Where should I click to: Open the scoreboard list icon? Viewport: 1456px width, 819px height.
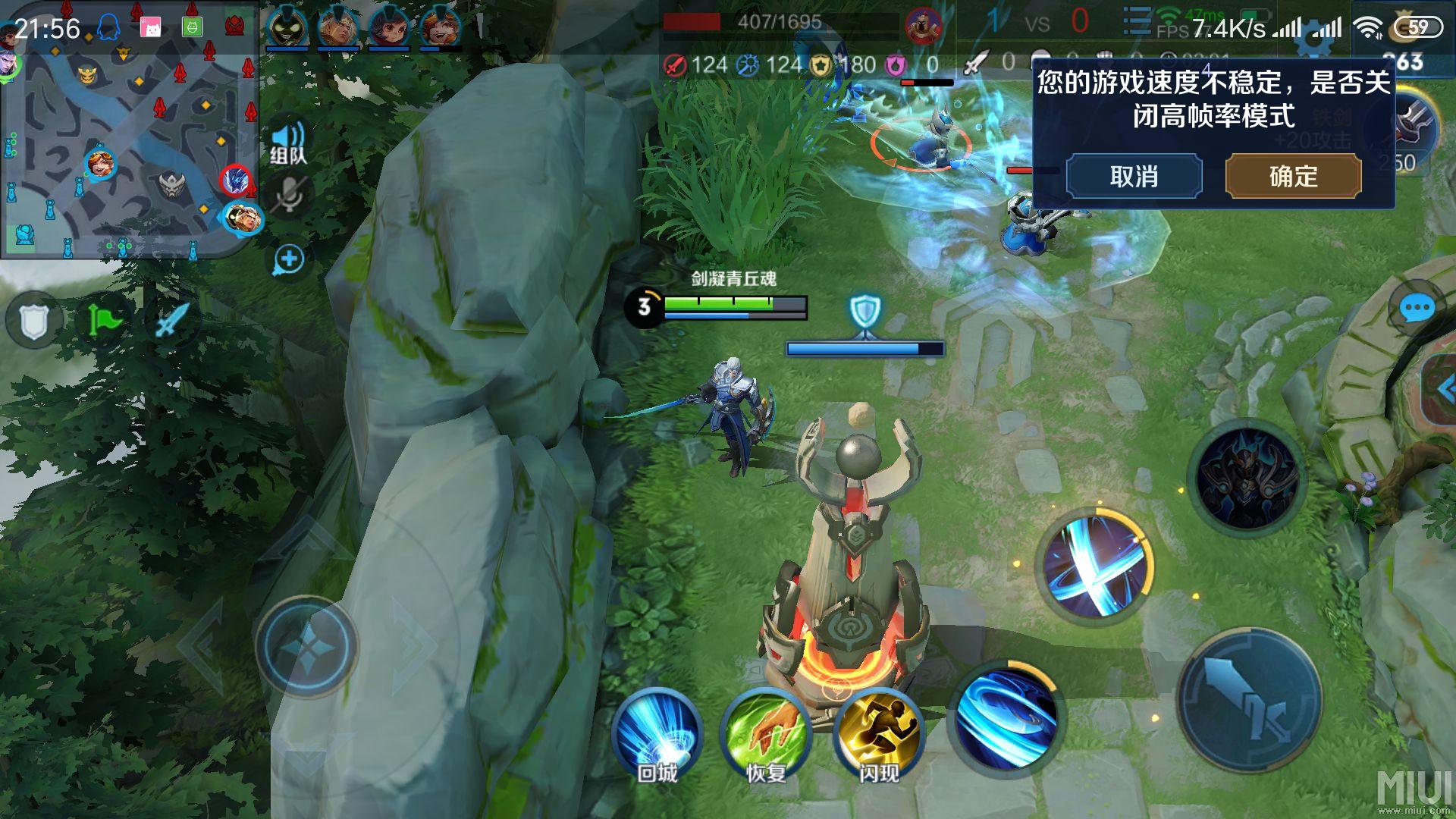coord(1136,21)
